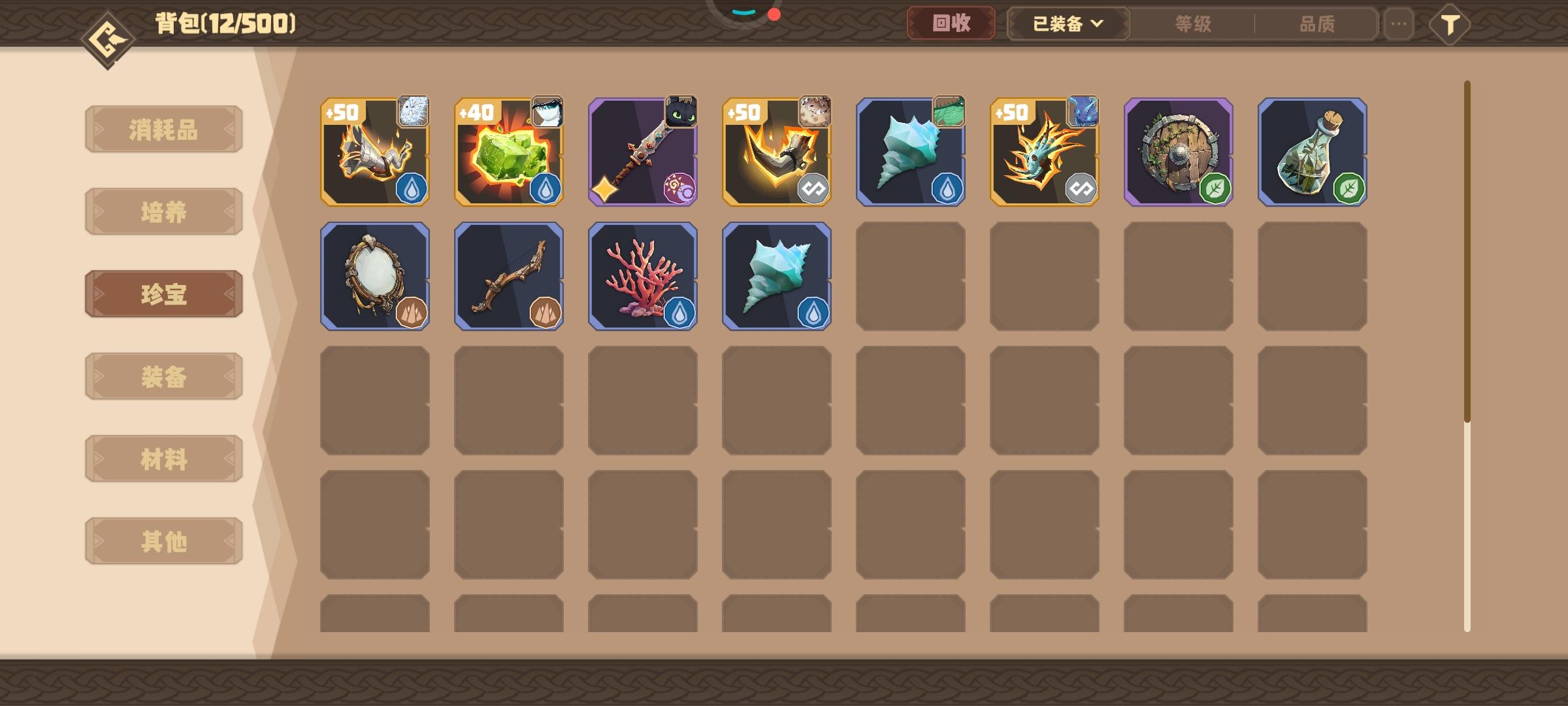This screenshot has width=1568, height=706.
Task: Switch to the 材料 category tab
Action: click(163, 458)
